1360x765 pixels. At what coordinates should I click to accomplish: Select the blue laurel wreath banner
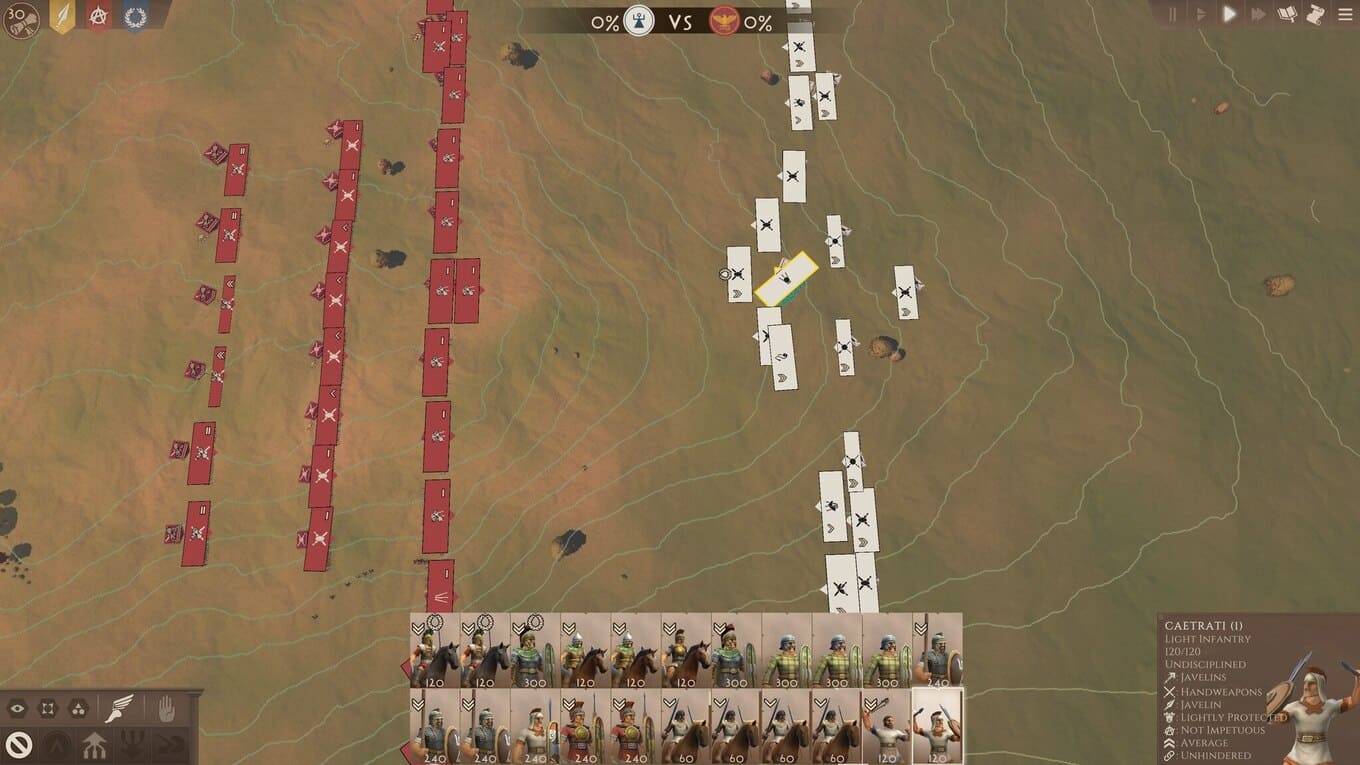(x=135, y=16)
